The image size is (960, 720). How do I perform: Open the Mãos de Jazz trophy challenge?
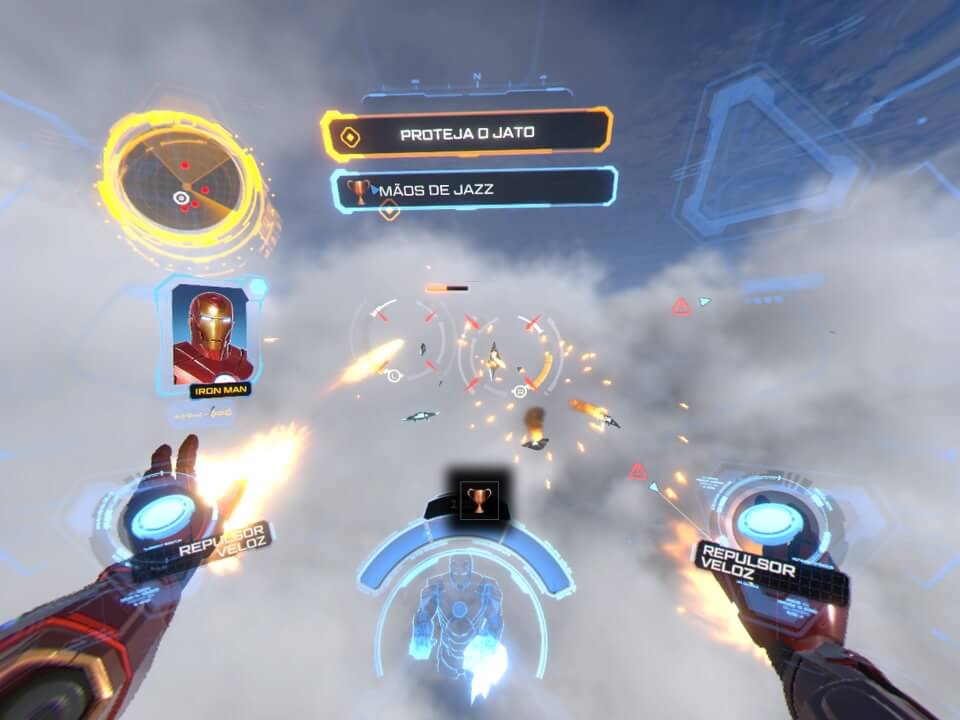(x=473, y=188)
